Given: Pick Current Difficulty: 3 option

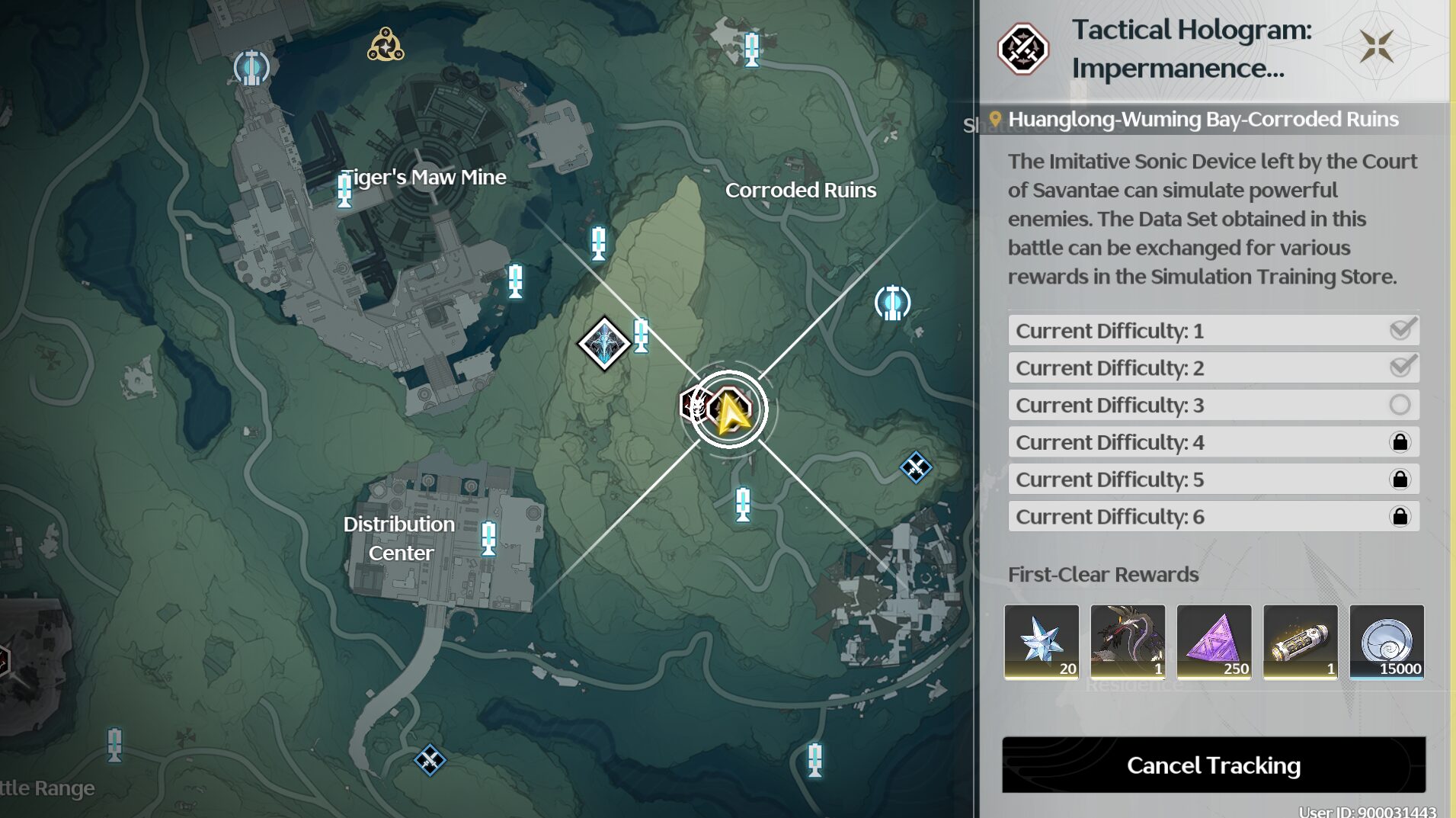Looking at the screenshot, I should pos(1213,406).
